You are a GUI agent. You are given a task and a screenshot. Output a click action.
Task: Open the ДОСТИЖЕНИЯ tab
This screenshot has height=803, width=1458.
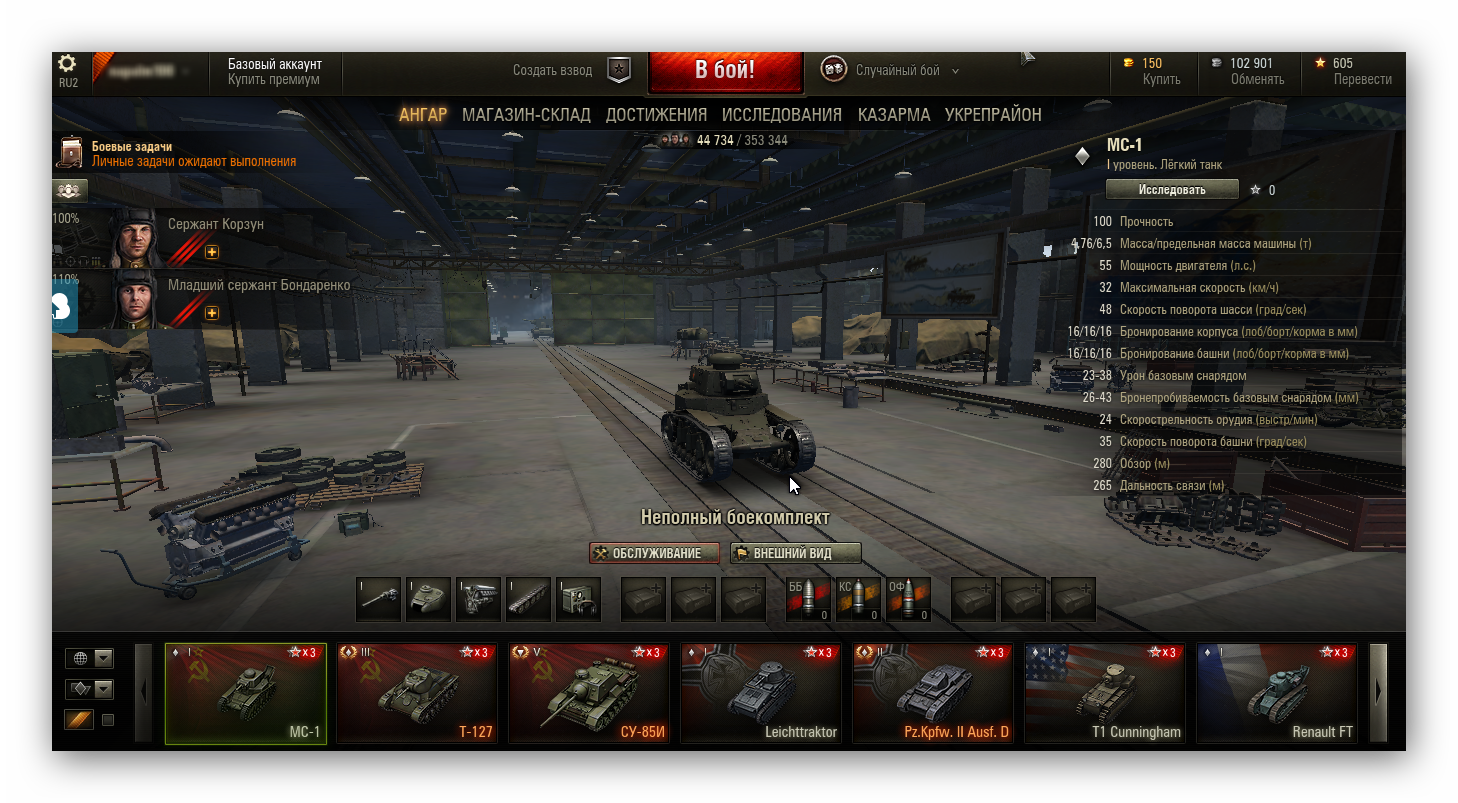[x=656, y=115]
